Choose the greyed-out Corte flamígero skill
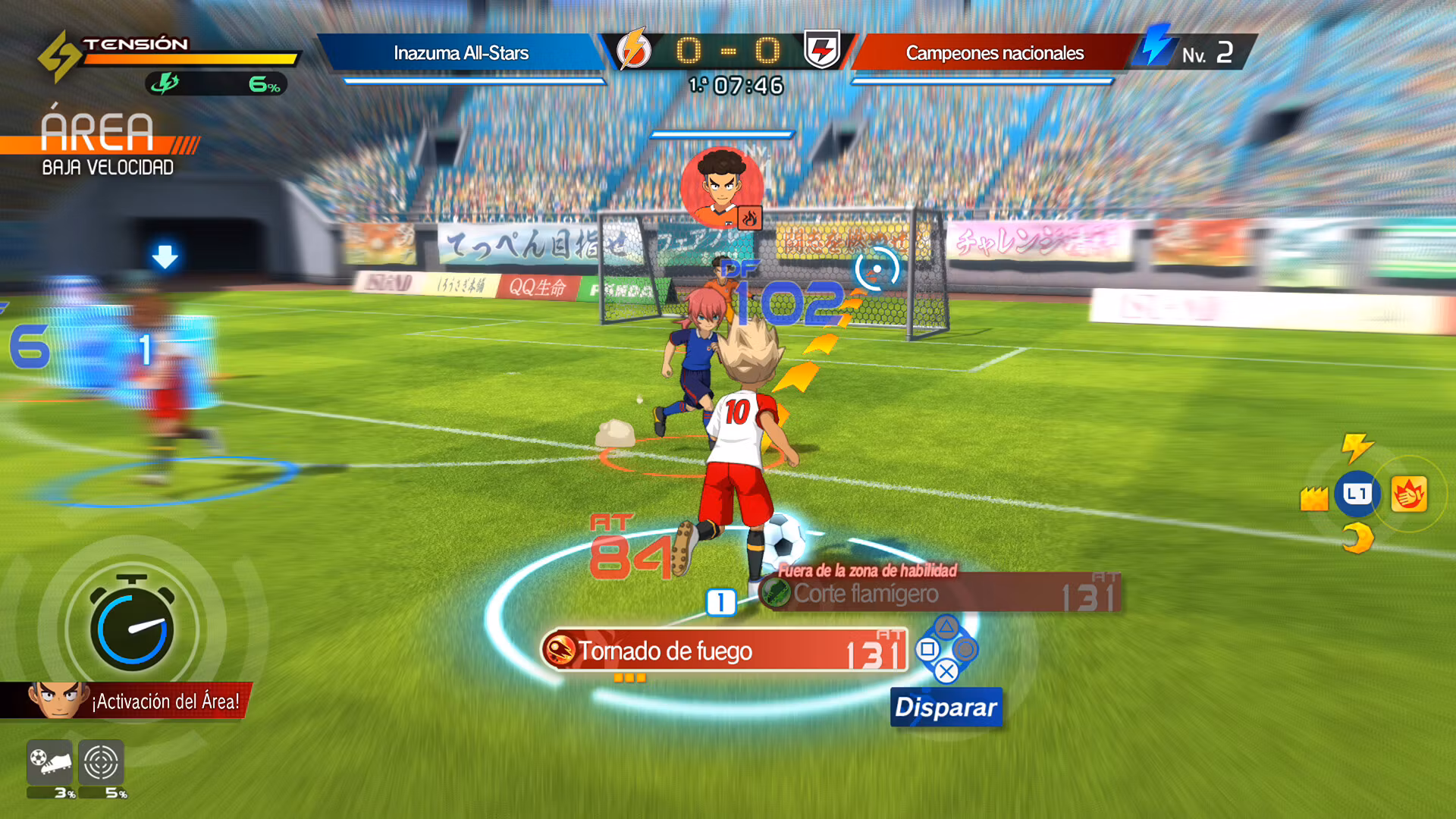 [939, 594]
